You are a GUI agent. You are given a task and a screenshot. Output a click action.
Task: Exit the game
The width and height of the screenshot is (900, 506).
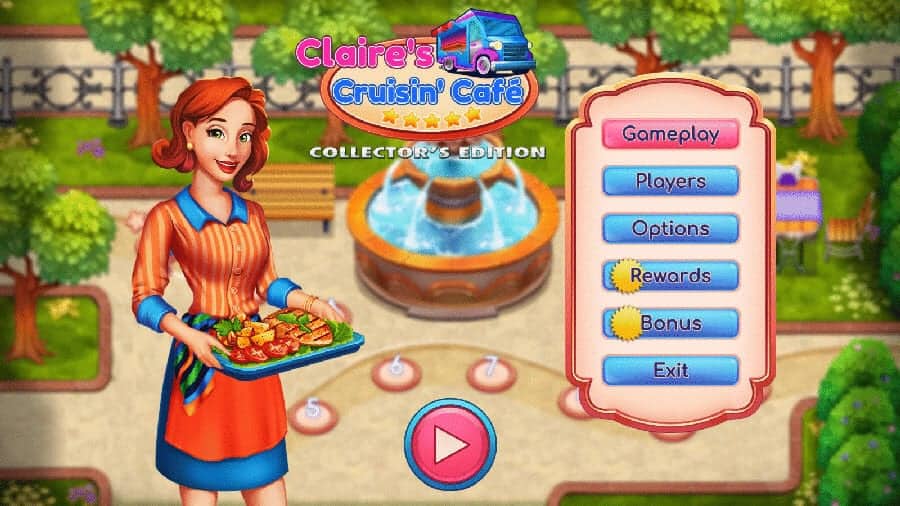pyautogui.click(x=670, y=370)
